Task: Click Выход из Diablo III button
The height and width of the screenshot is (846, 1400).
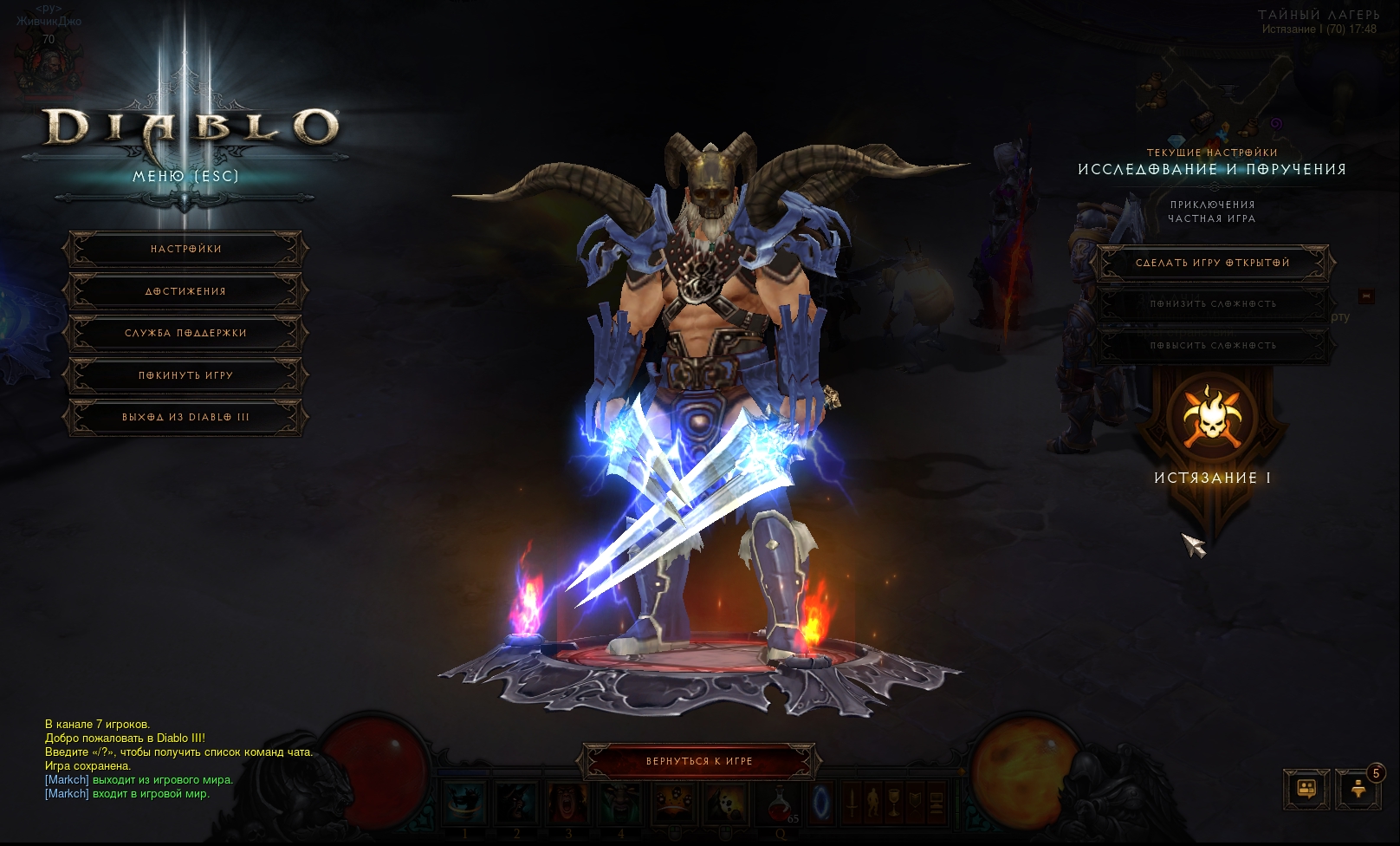Action: click(185, 418)
